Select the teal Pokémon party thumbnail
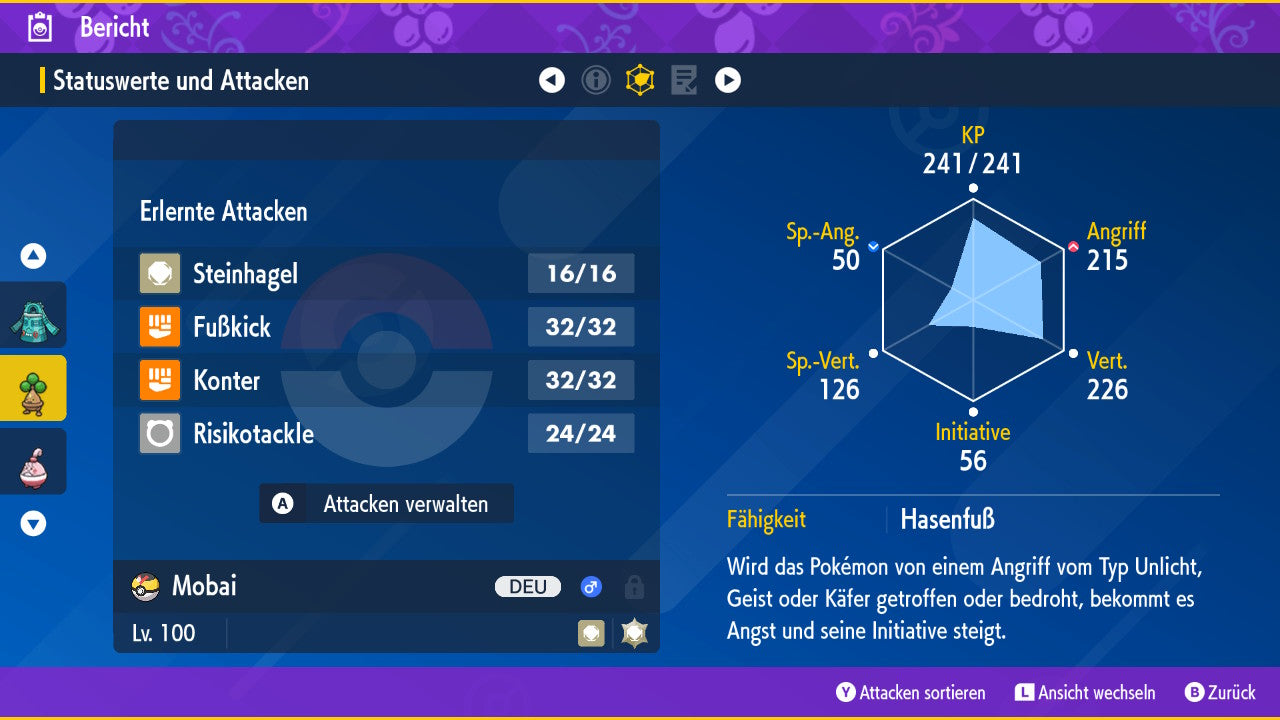Viewport: 1280px width, 720px height. pos(33,315)
